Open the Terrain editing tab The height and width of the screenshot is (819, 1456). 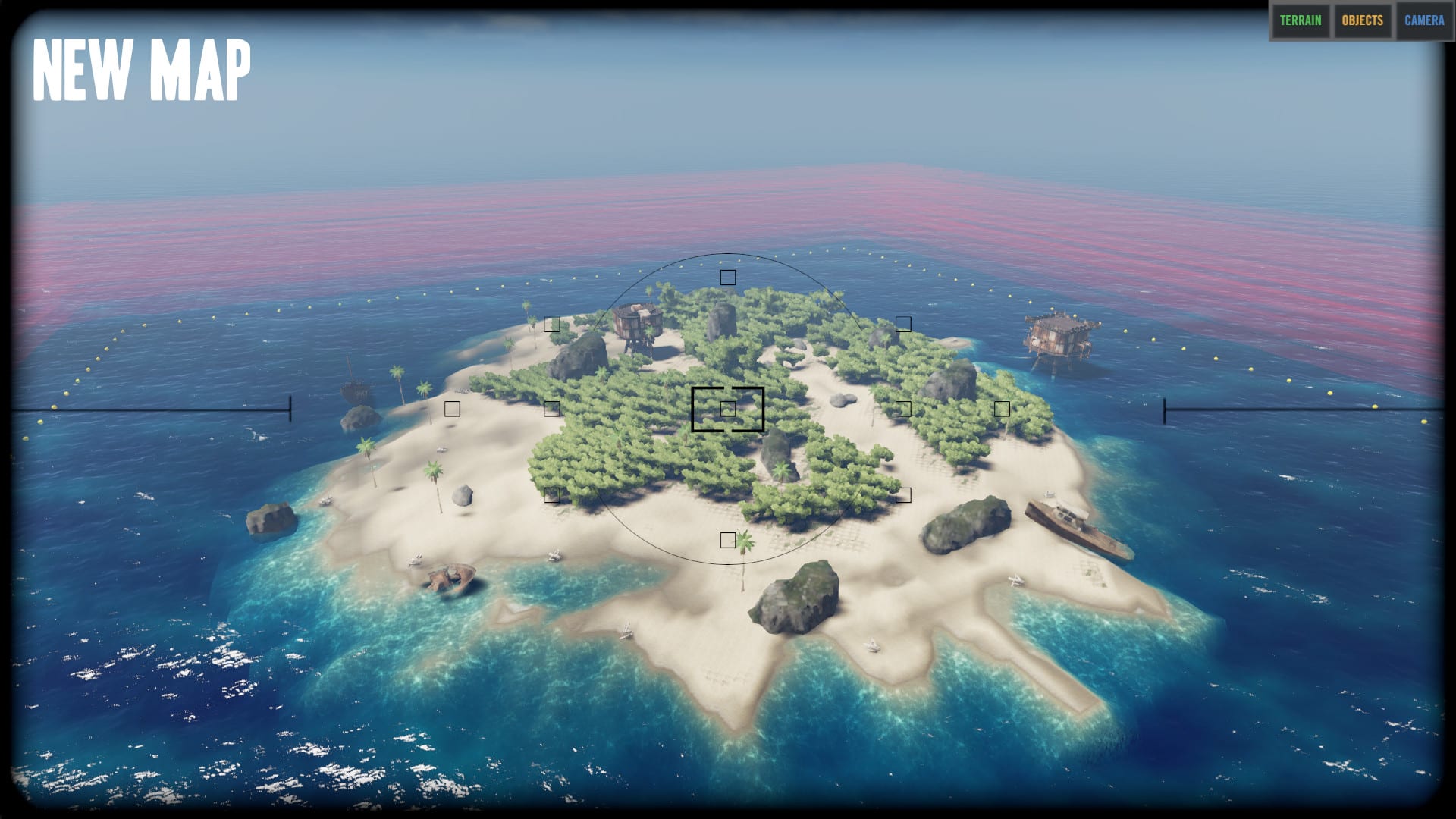point(1301,20)
